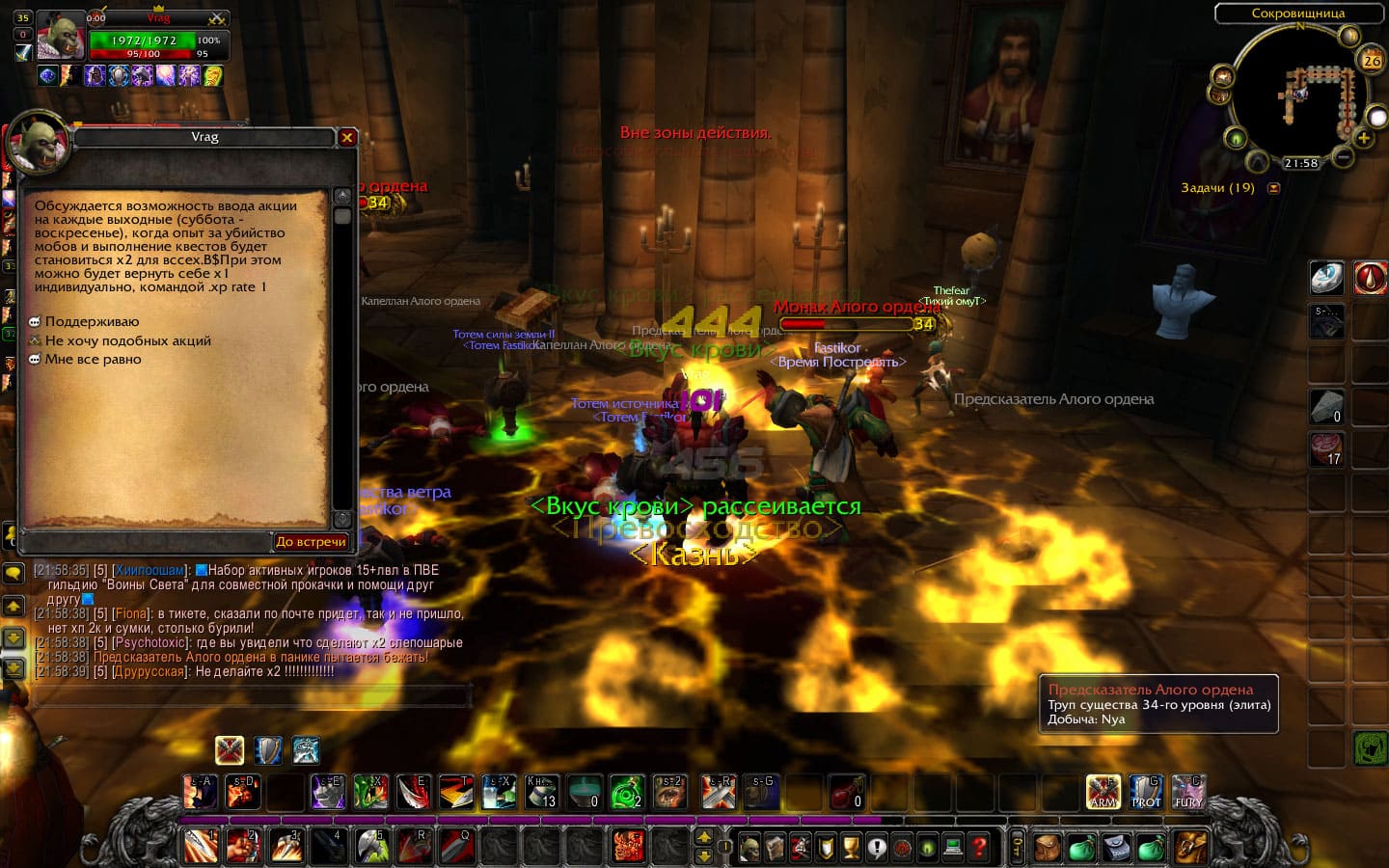Screen dimensions: 1389x868
Task: Activate the PROT stance button
Action: (1146, 792)
